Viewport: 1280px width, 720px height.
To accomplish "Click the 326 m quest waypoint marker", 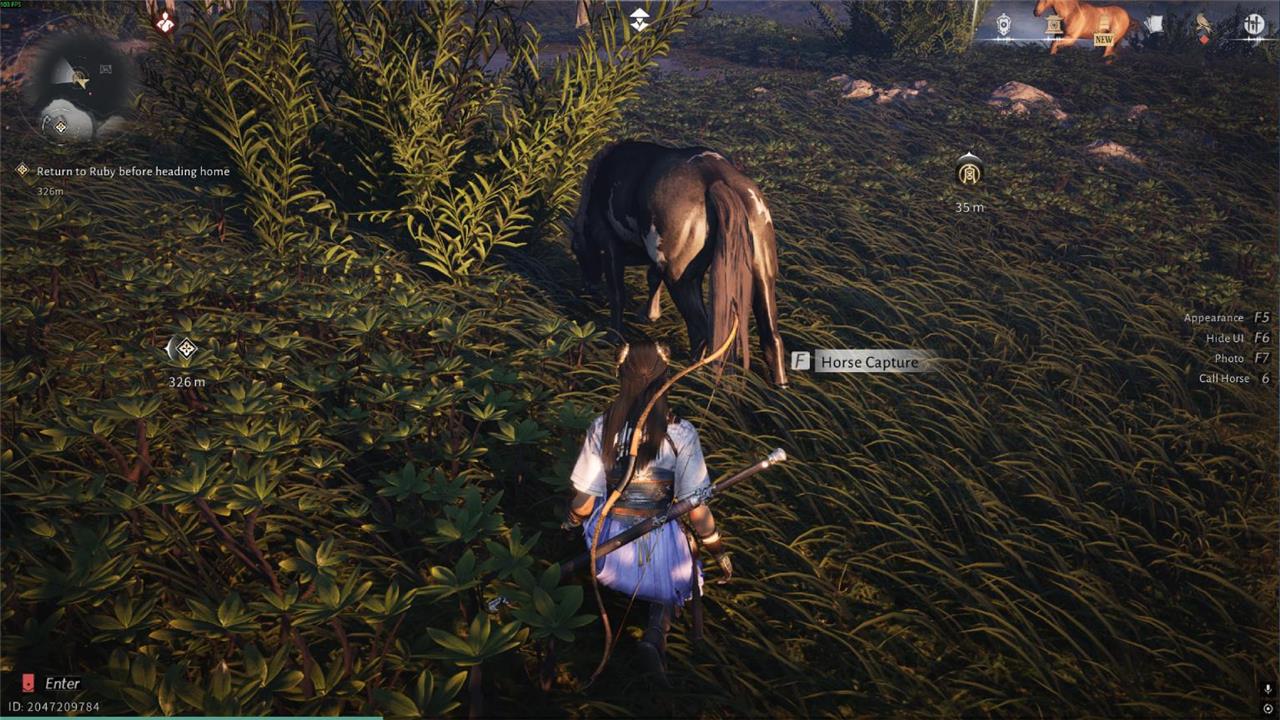I will click(183, 349).
